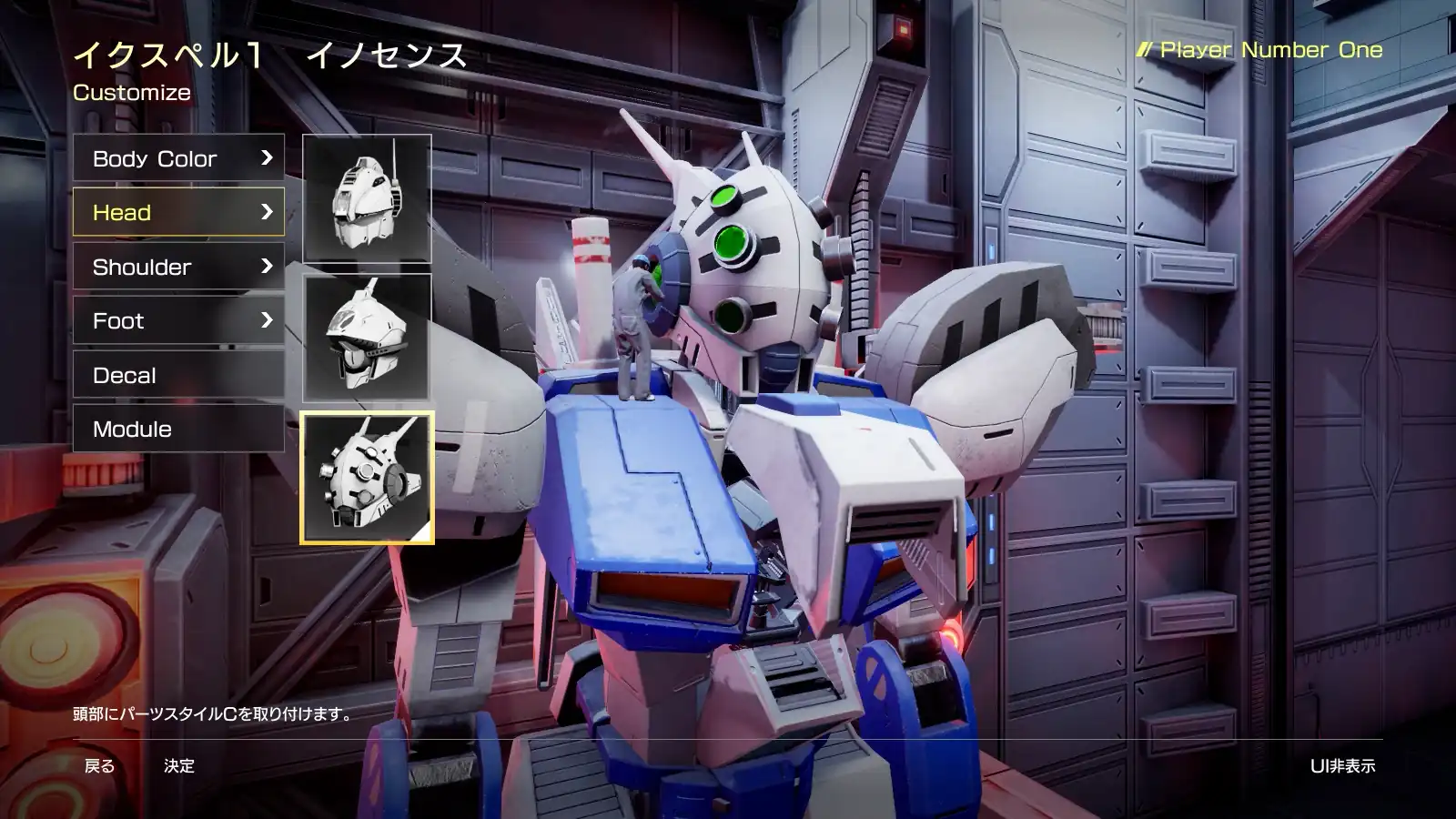Click the part description text at bottom

pos(213,713)
